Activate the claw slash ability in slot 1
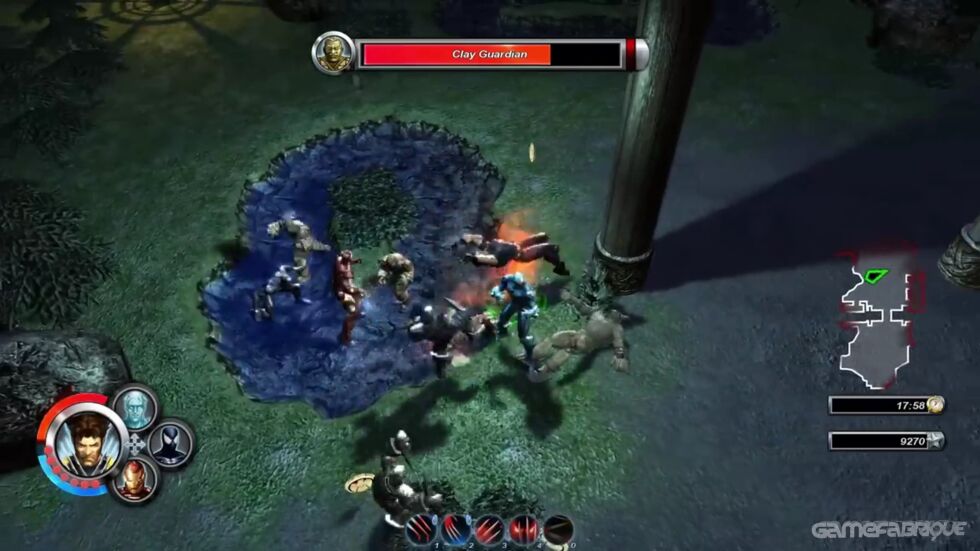980x551 pixels. tap(421, 529)
